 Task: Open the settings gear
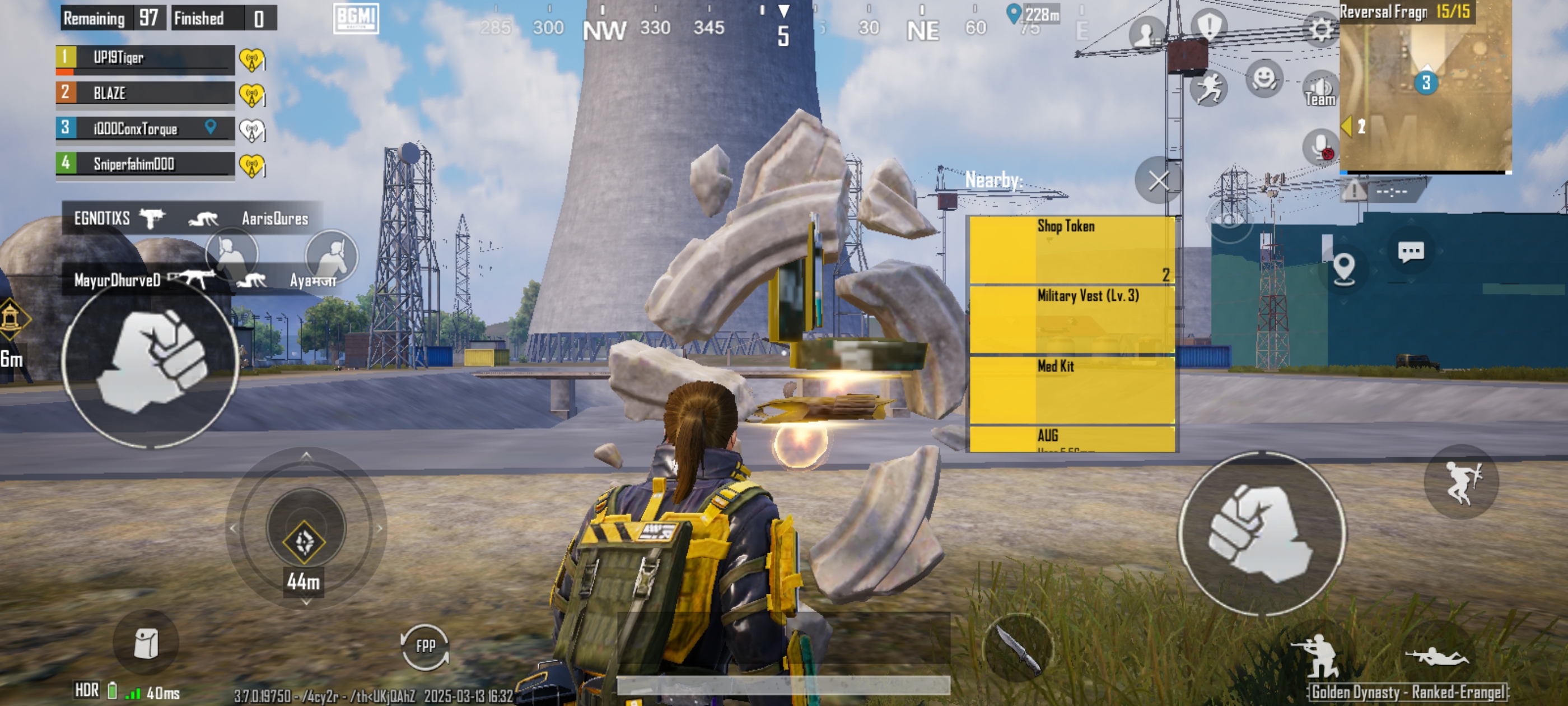(1320, 29)
